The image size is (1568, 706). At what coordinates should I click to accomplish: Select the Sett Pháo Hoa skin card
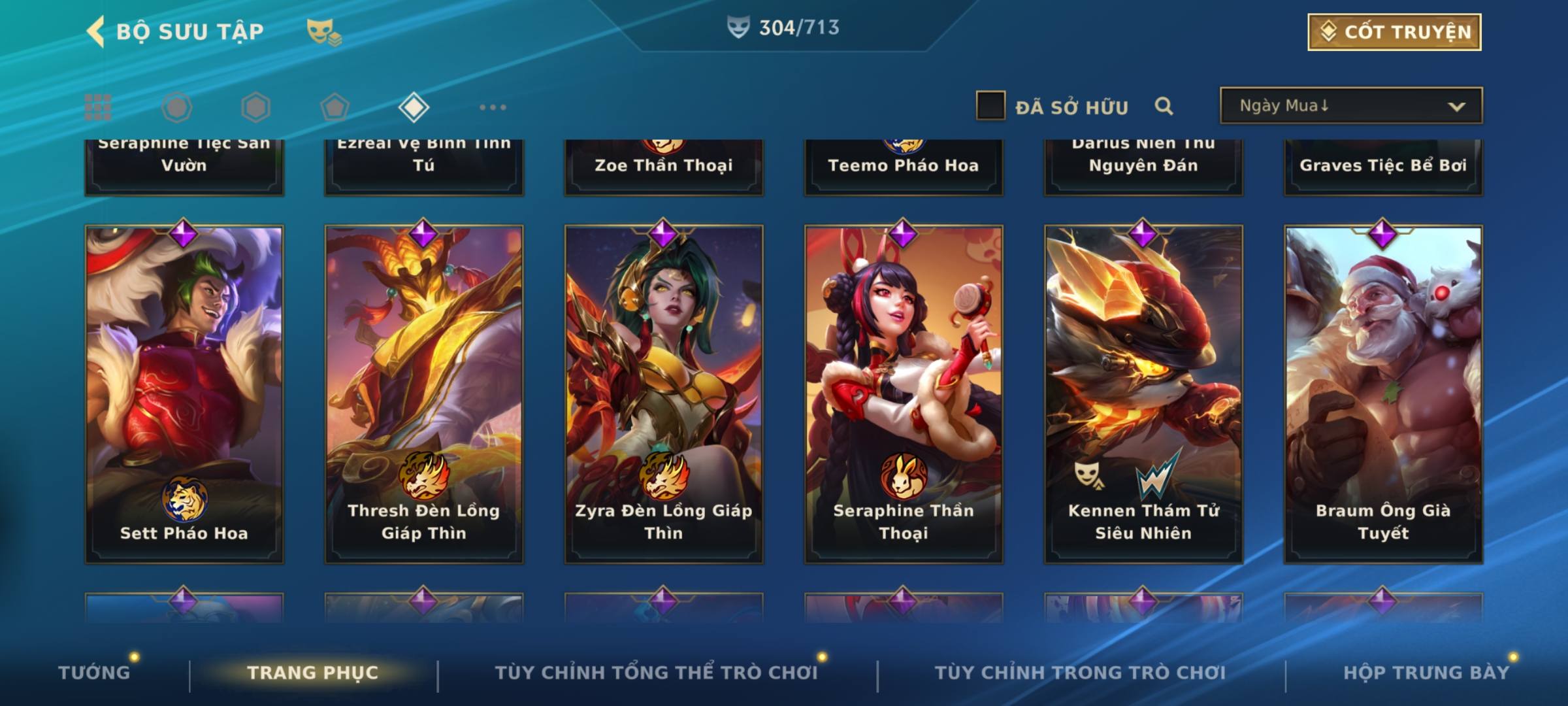184,394
